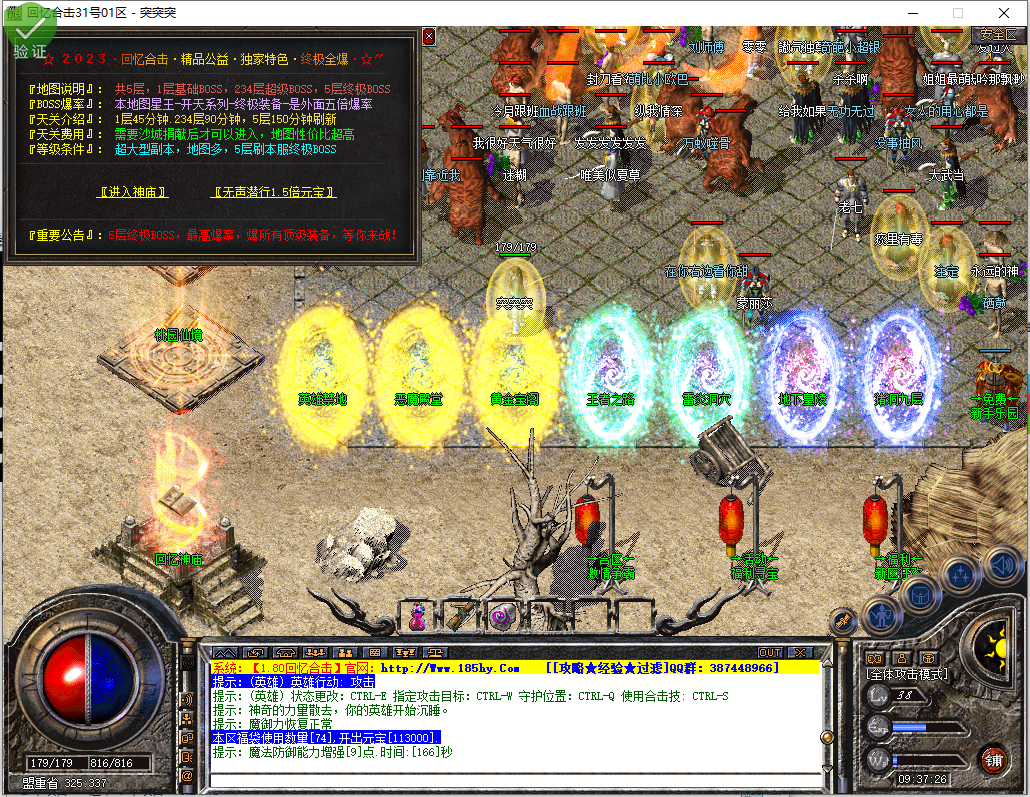Image resolution: width=1030 pixels, height=797 pixels.
Task: Select the purple swirl item in belt
Action: 501,617
